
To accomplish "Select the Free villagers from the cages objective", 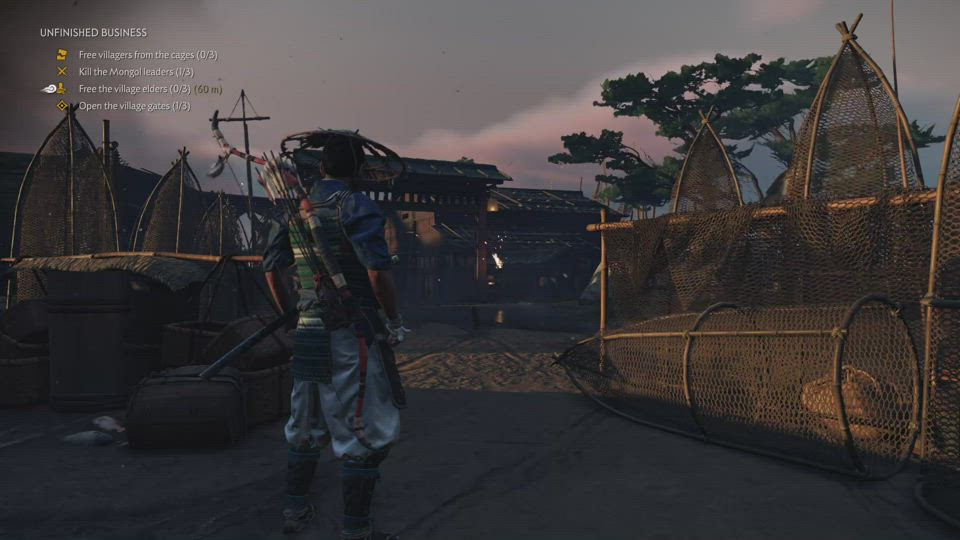I will (x=147, y=55).
